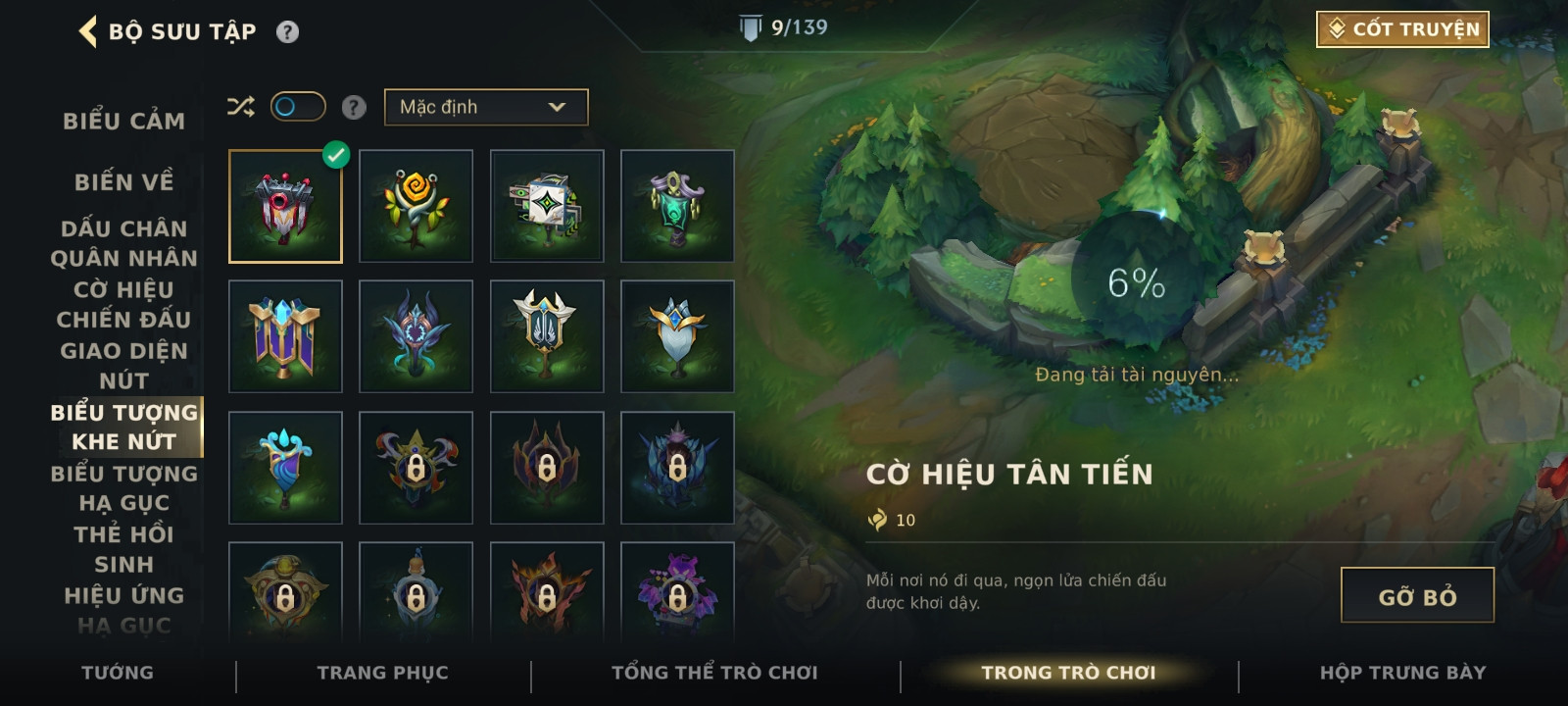Click the Gỡ Bỏ button
This screenshot has width=1568, height=706.
coord(1417,595)
